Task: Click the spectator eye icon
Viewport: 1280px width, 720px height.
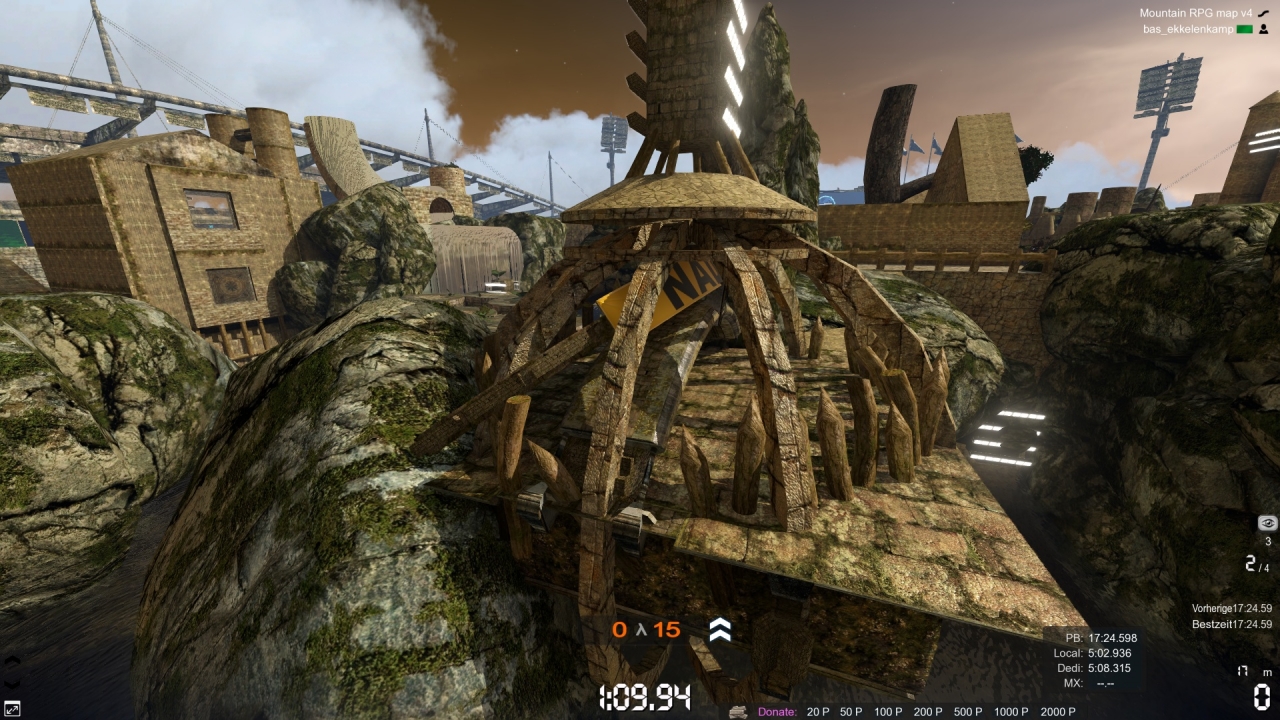Action: coord(1267,523)
